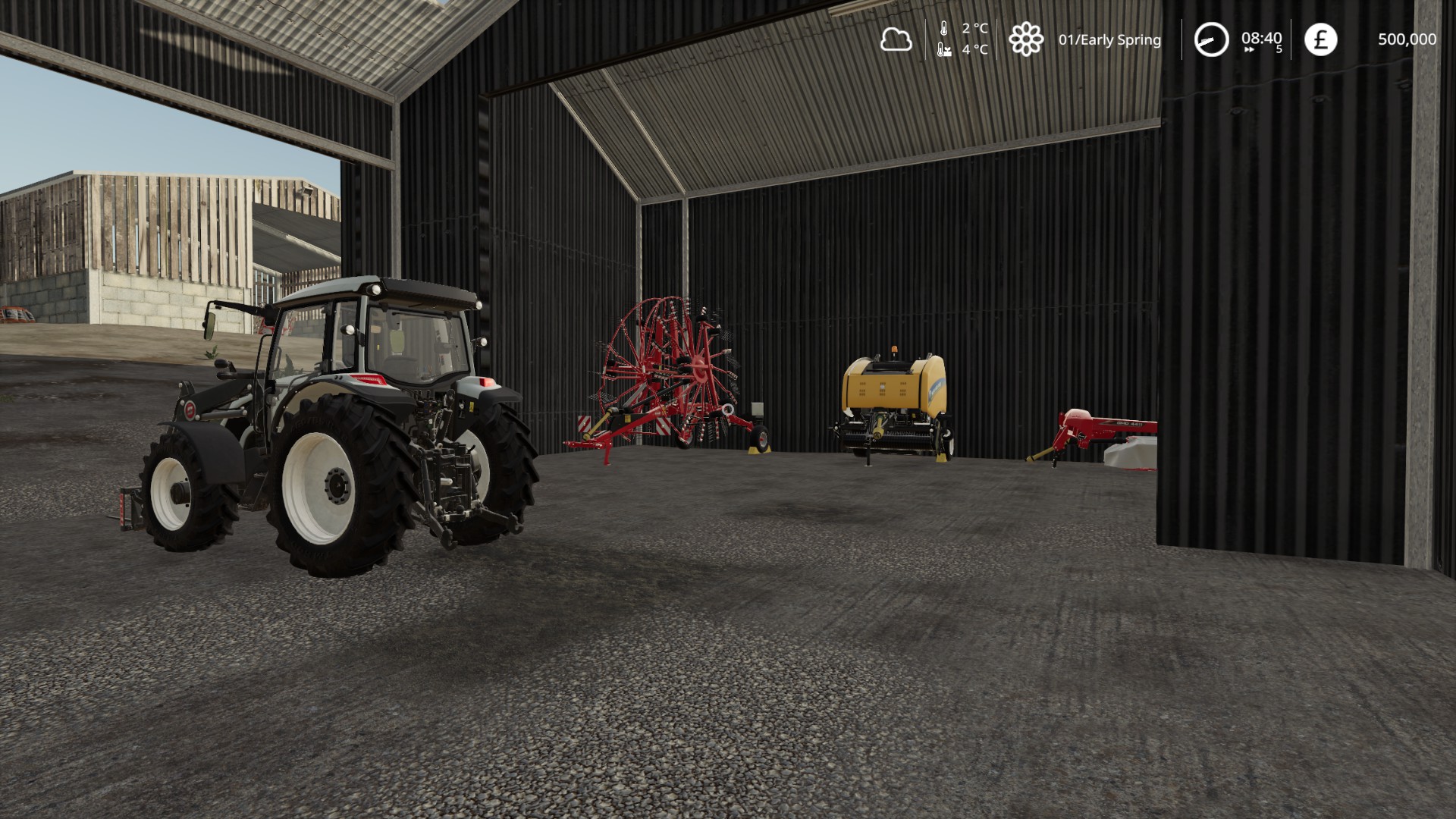1456x819 pixels.
Task: Click the thermometer temperature icon
Action: [944, 30]
